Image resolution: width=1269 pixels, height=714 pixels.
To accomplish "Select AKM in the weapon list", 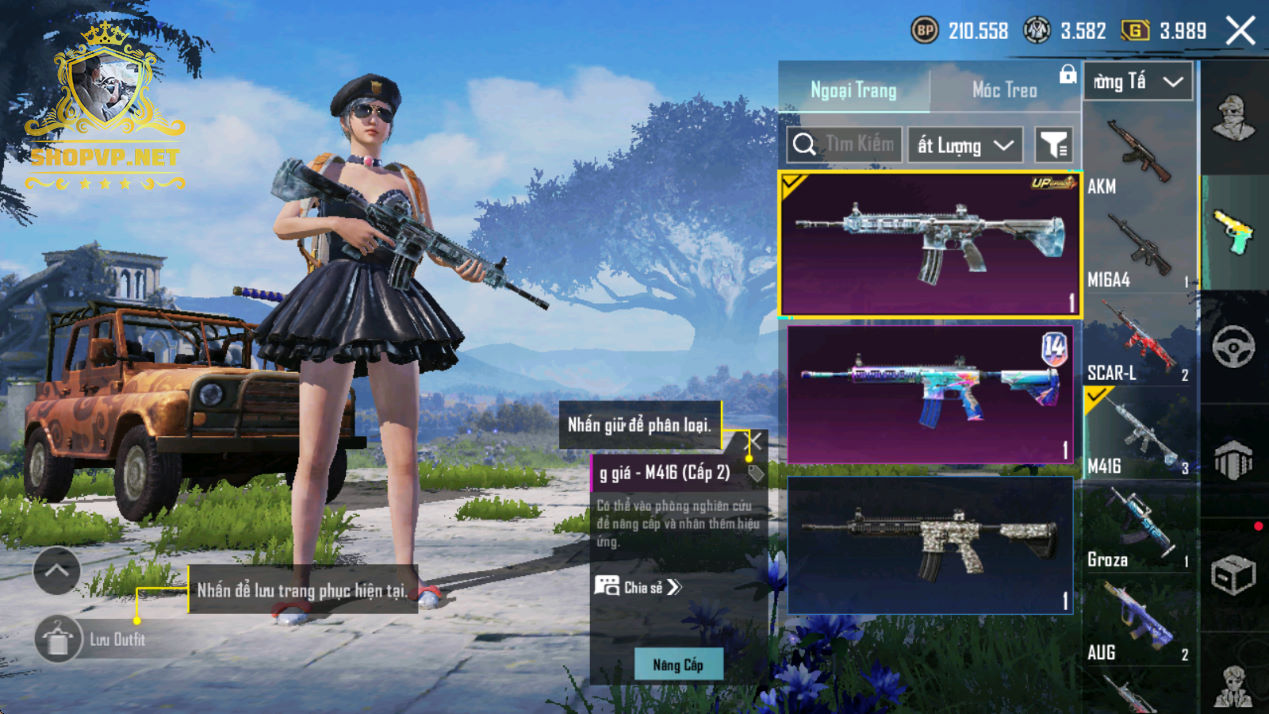I will click(x=1139, y=155).
